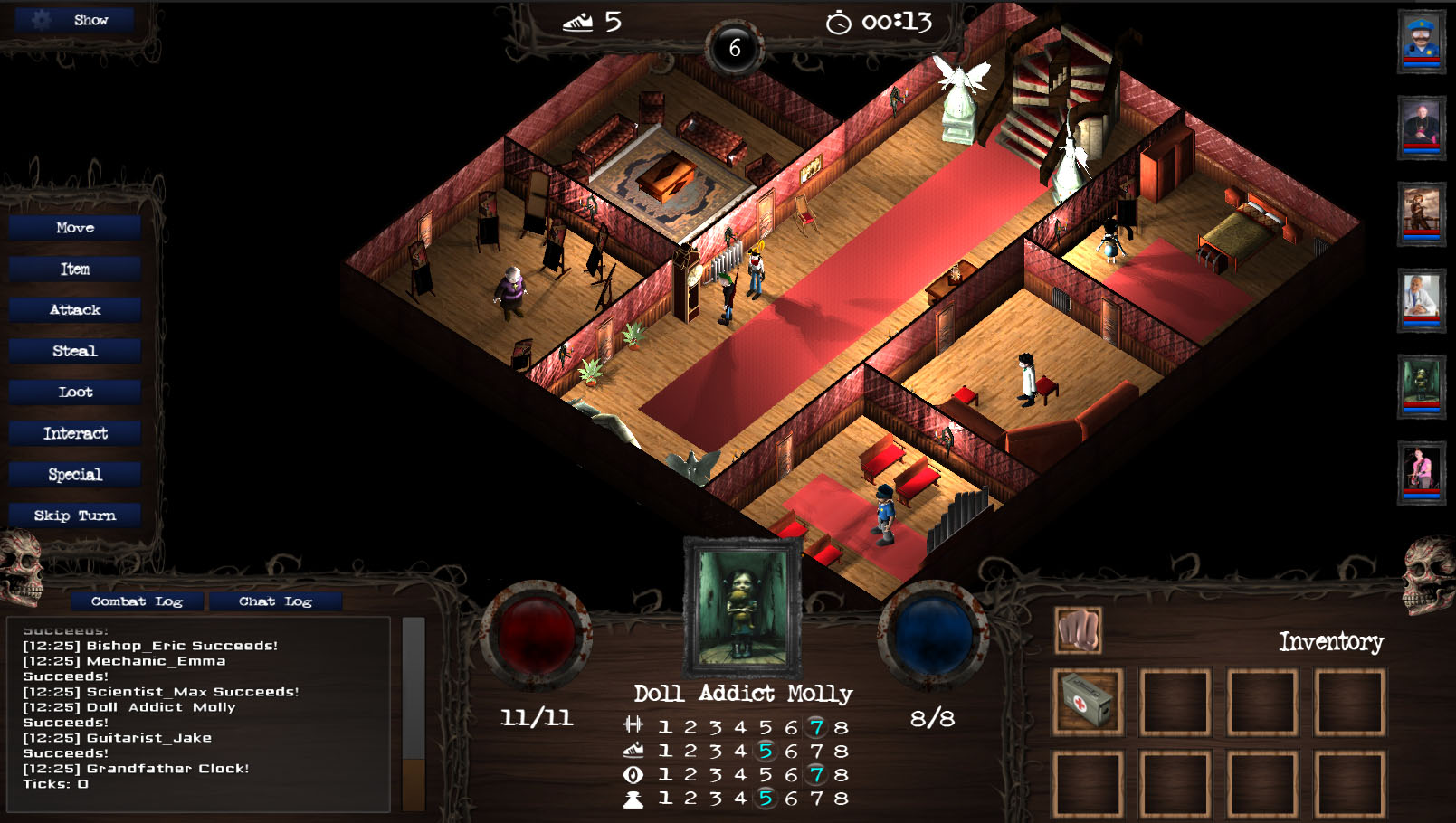Open the Item action menu
The width and height of the screenshot is (1456, 823).
tap(75, 269)
